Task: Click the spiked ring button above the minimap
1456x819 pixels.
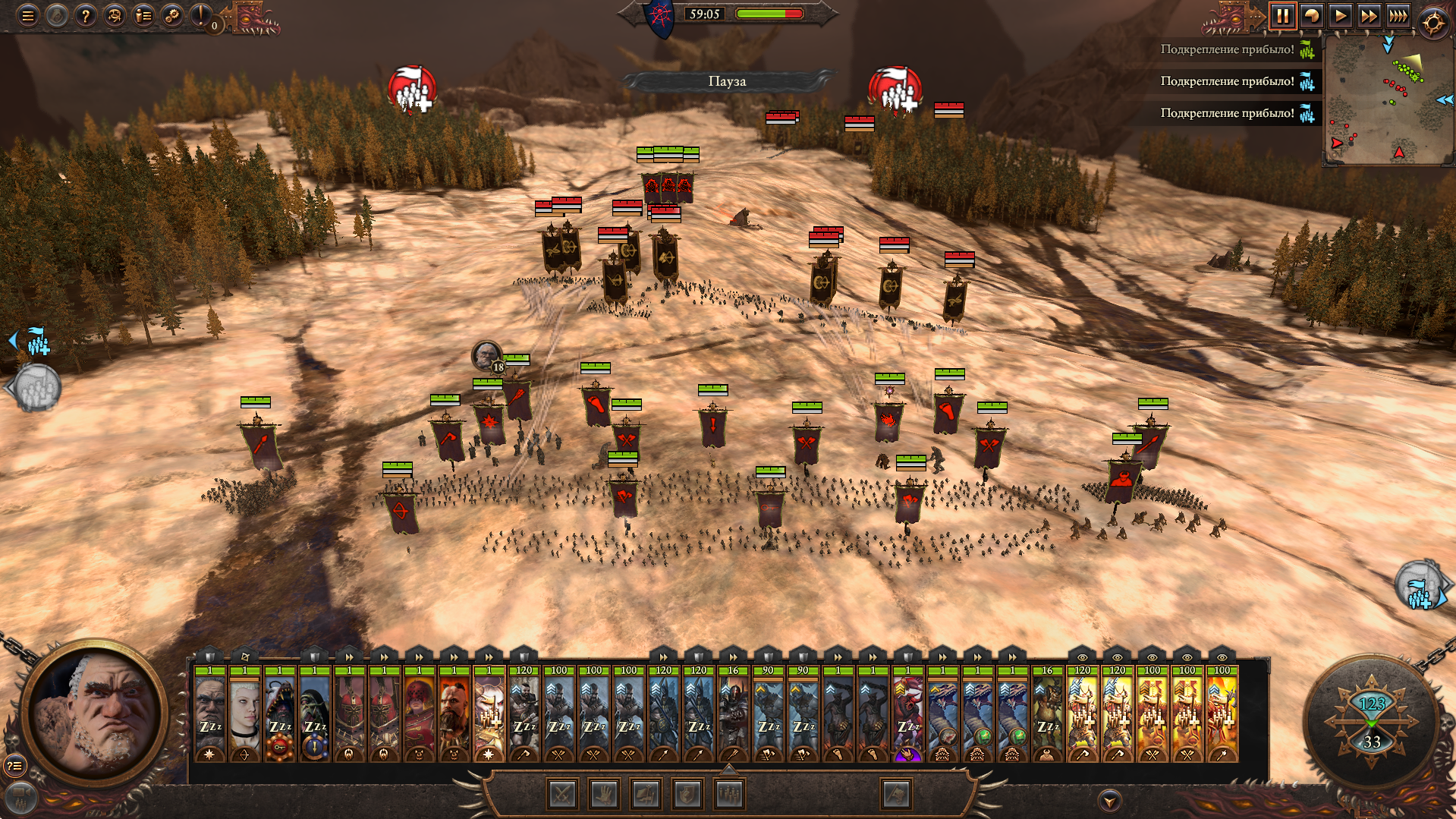Action: click(x=1433, y=23)
